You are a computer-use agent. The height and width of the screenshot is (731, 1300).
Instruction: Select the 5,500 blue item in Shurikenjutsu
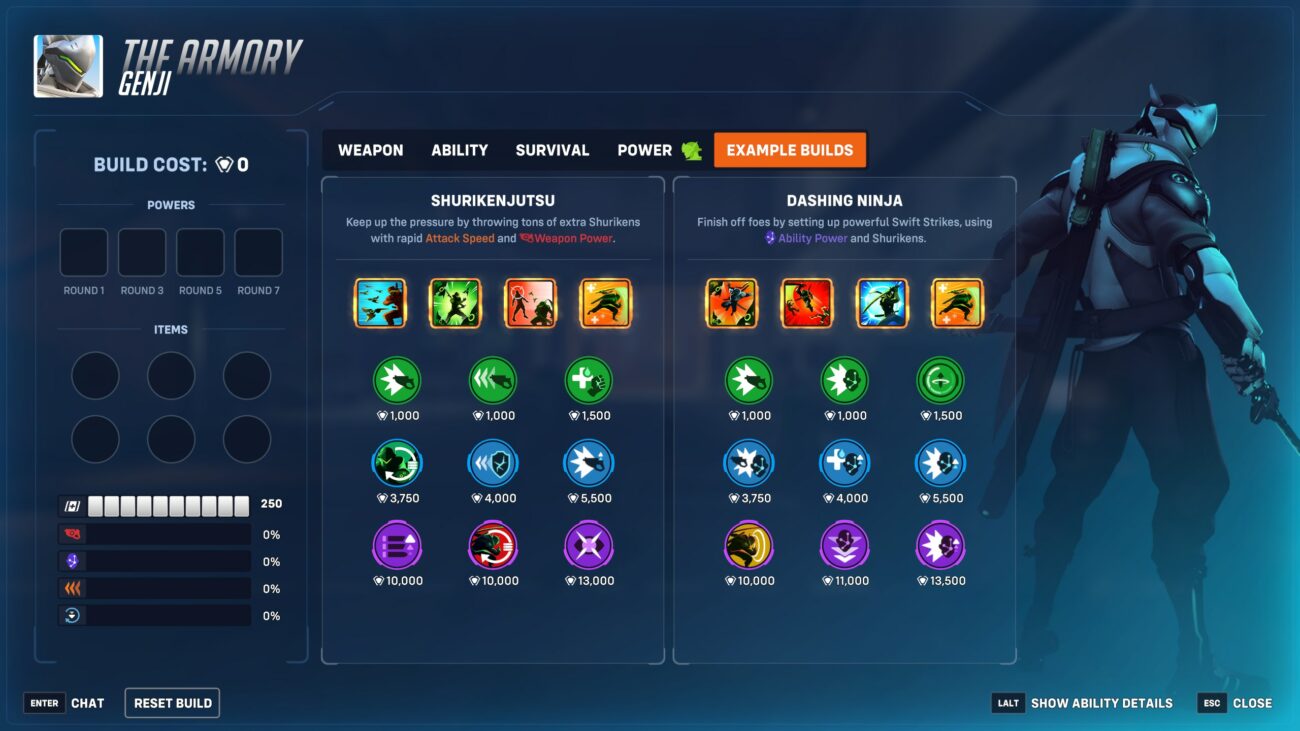[x=588, y=464]
